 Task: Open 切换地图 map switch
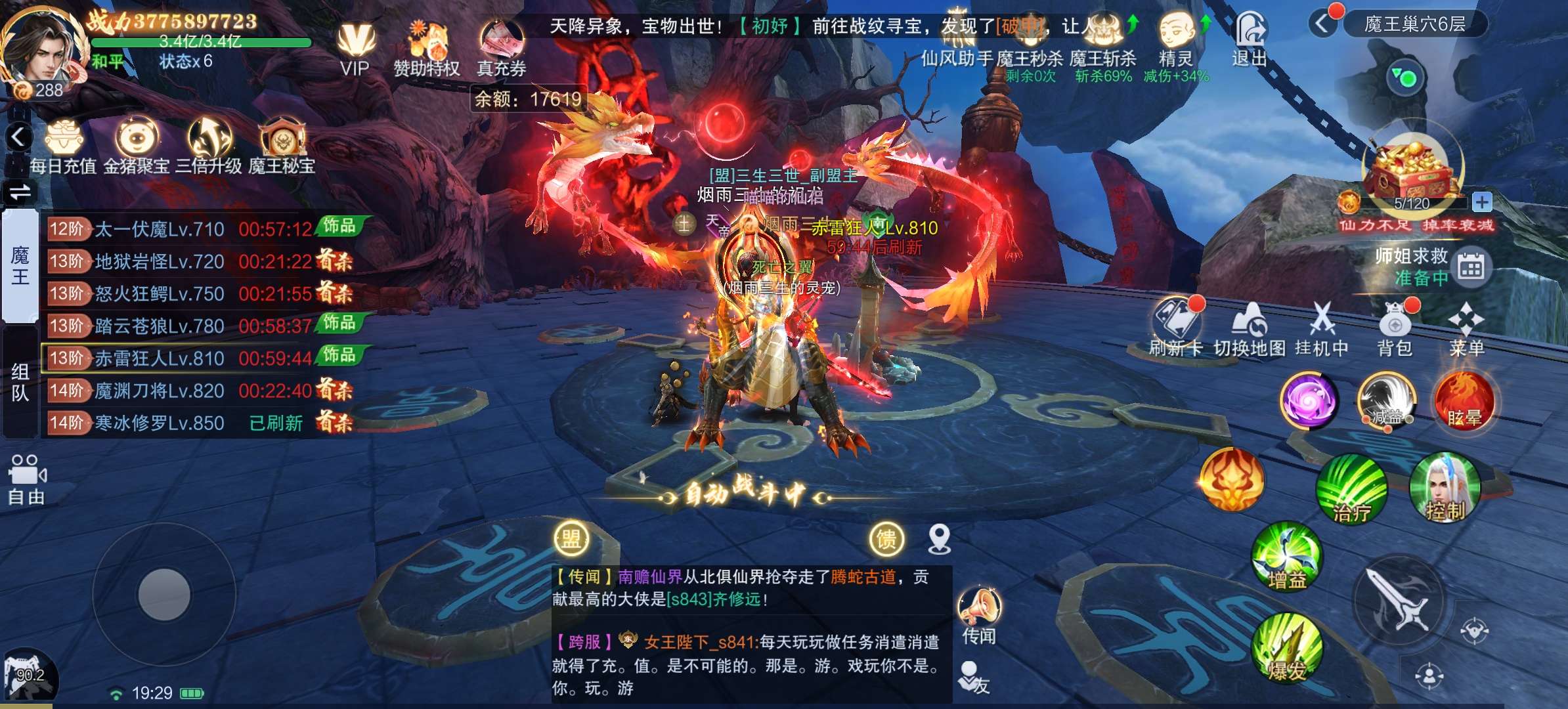point(1249,330)
